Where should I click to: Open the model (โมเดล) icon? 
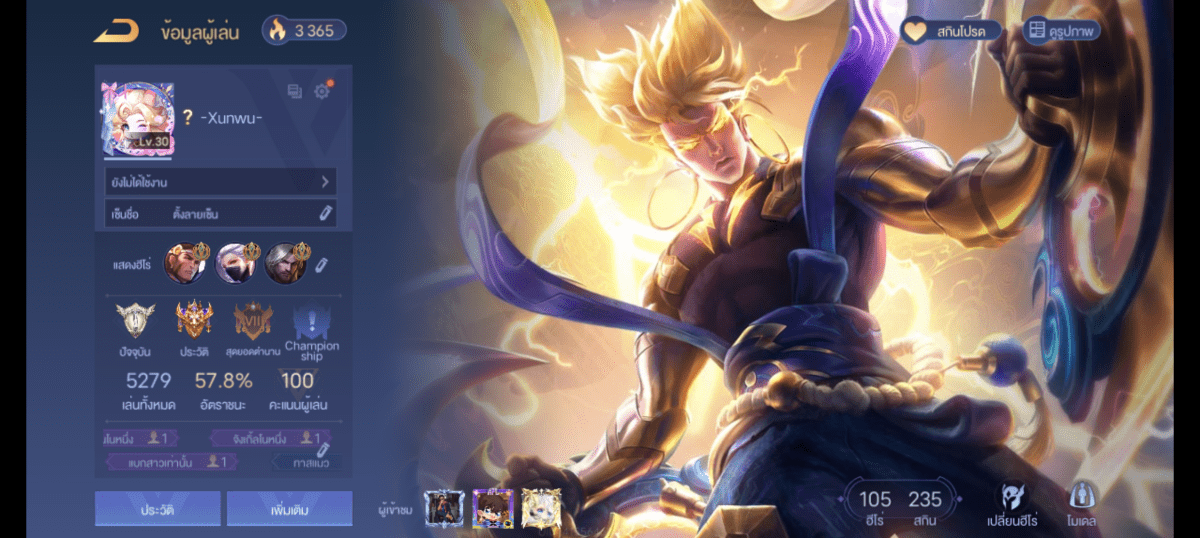[x=1082, y=503]
